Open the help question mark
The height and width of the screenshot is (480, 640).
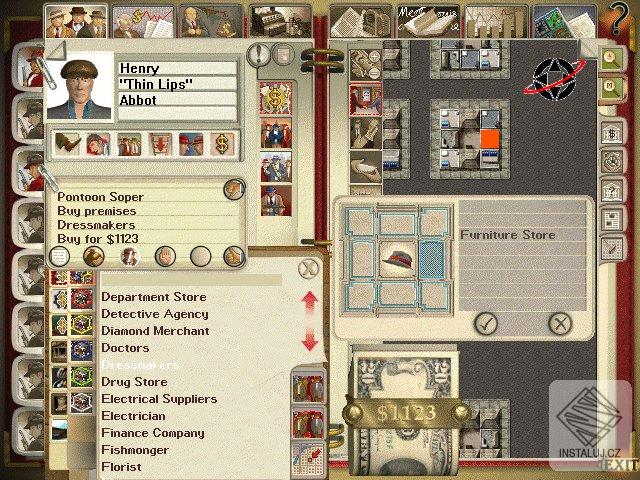click(619, 17)
